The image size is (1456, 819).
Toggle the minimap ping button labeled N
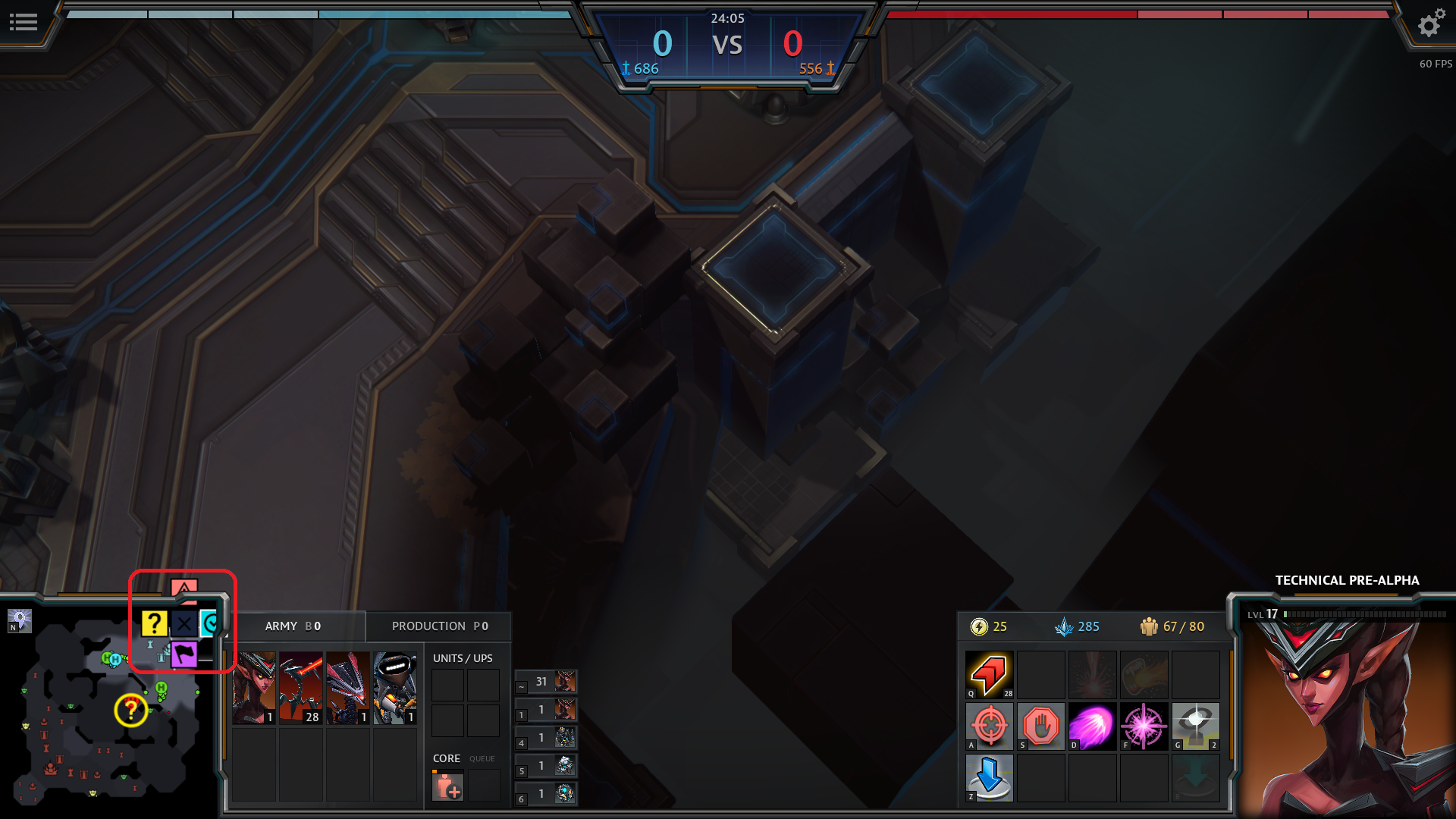pos(20,620)
